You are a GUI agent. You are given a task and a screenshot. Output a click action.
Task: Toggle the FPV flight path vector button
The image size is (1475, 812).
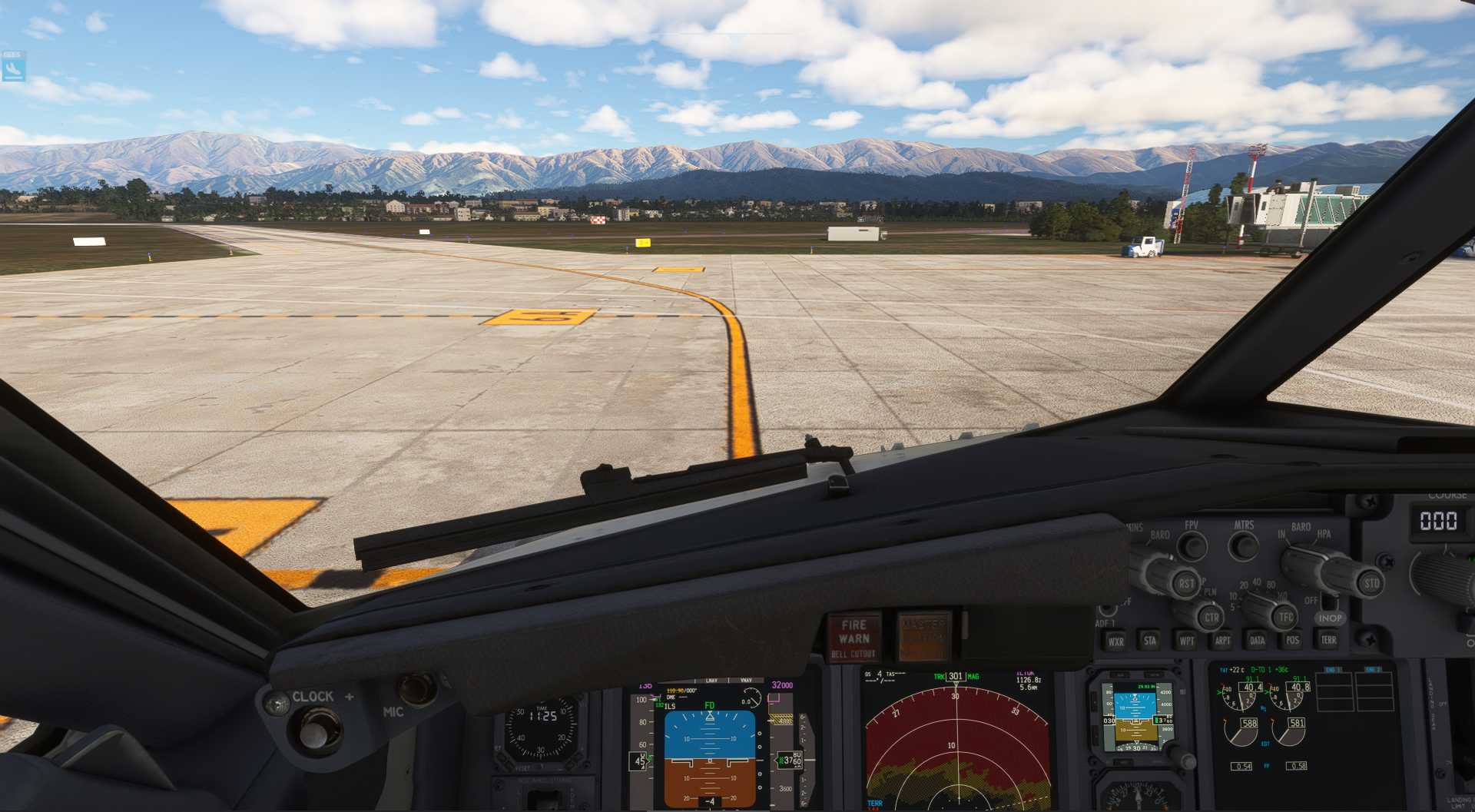[1192, 546]
